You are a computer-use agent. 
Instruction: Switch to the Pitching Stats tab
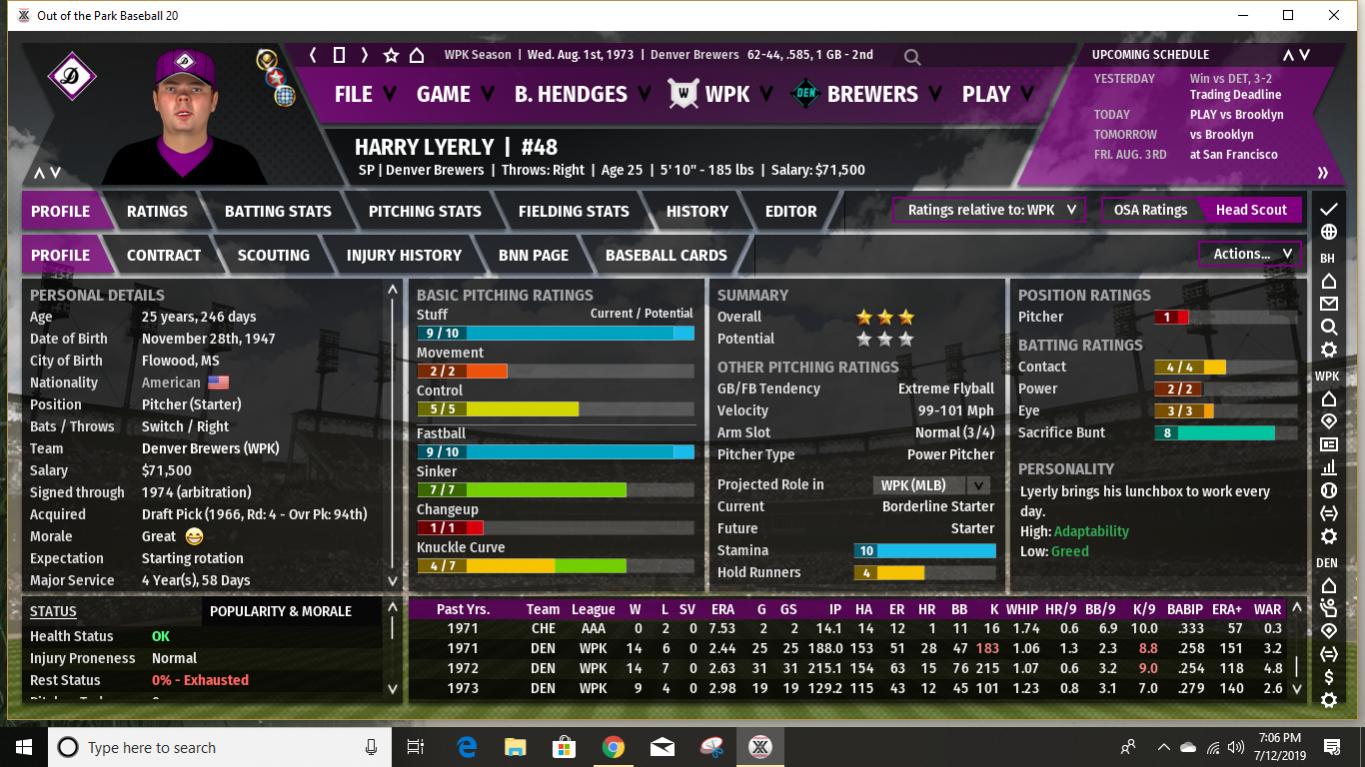(424, 211)
